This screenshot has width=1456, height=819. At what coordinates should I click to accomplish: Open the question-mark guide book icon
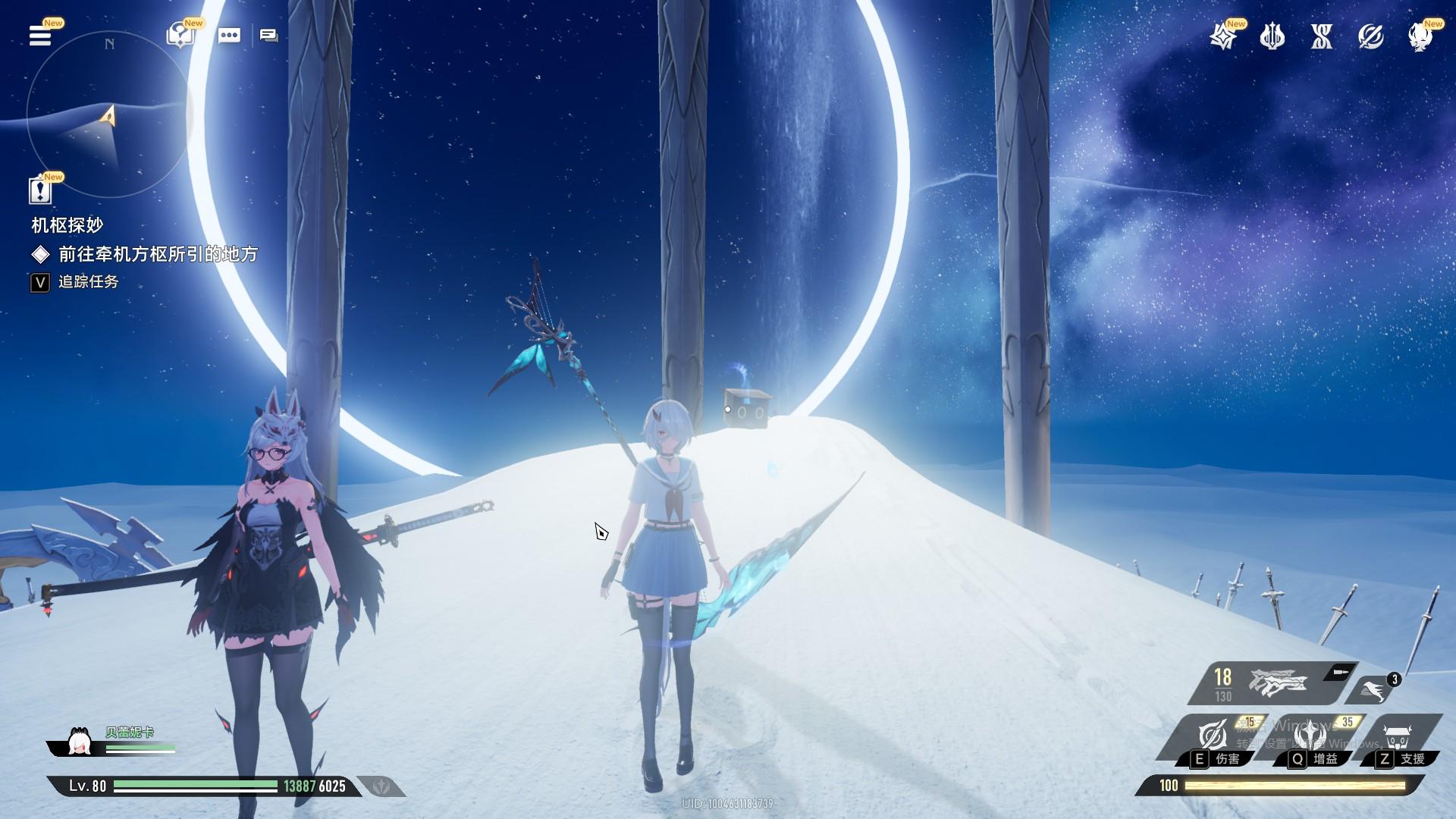[180, 36]
